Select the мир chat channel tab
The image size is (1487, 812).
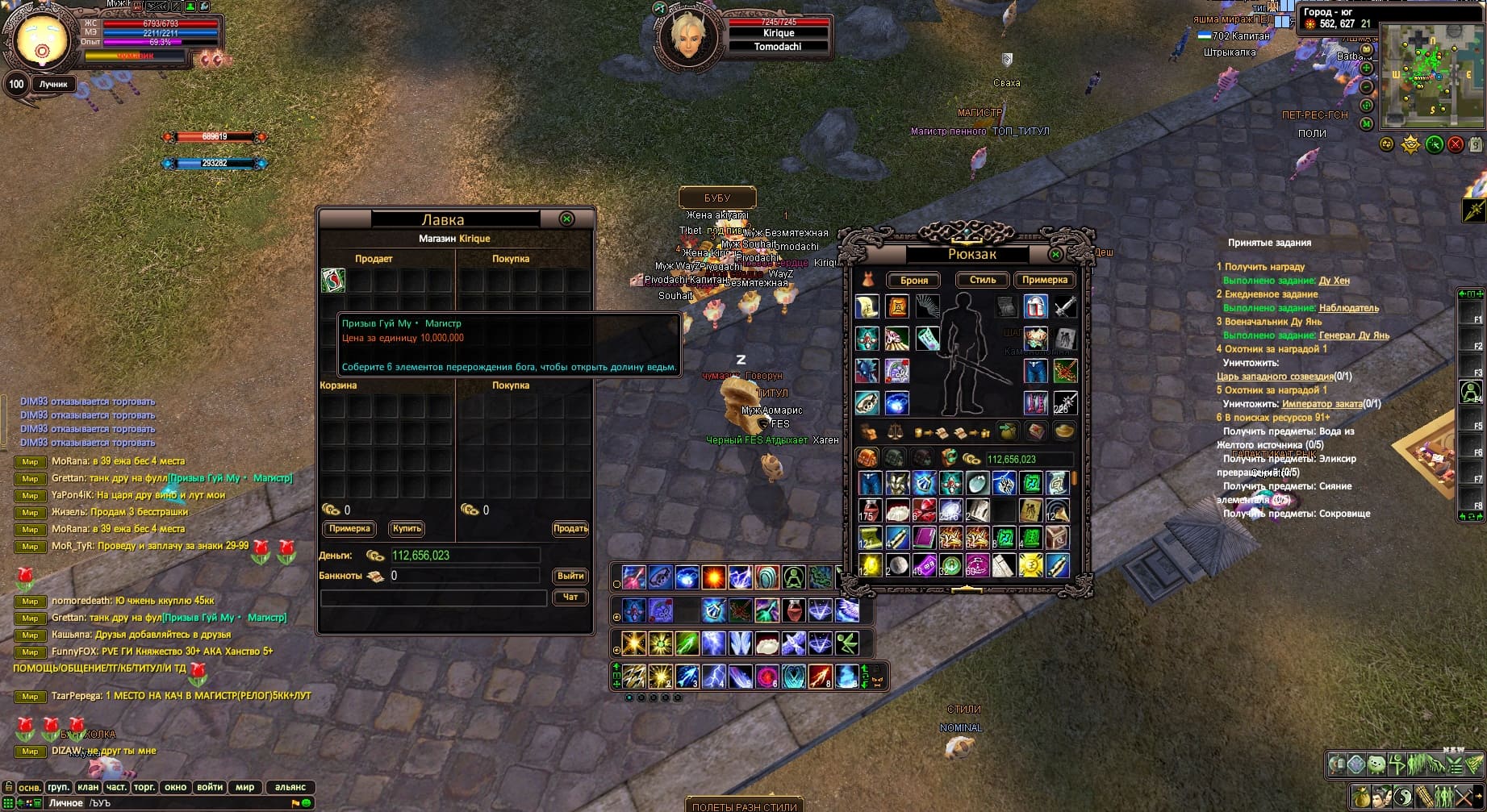pyautogui.click(x=244, y=787)
